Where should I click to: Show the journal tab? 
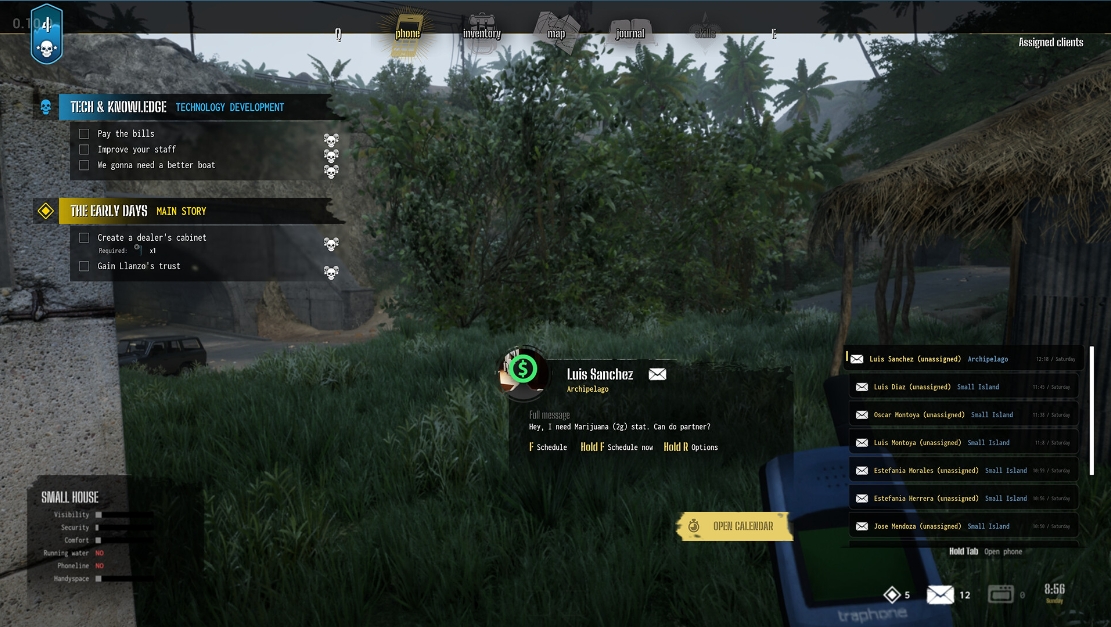tap(630, 31)
